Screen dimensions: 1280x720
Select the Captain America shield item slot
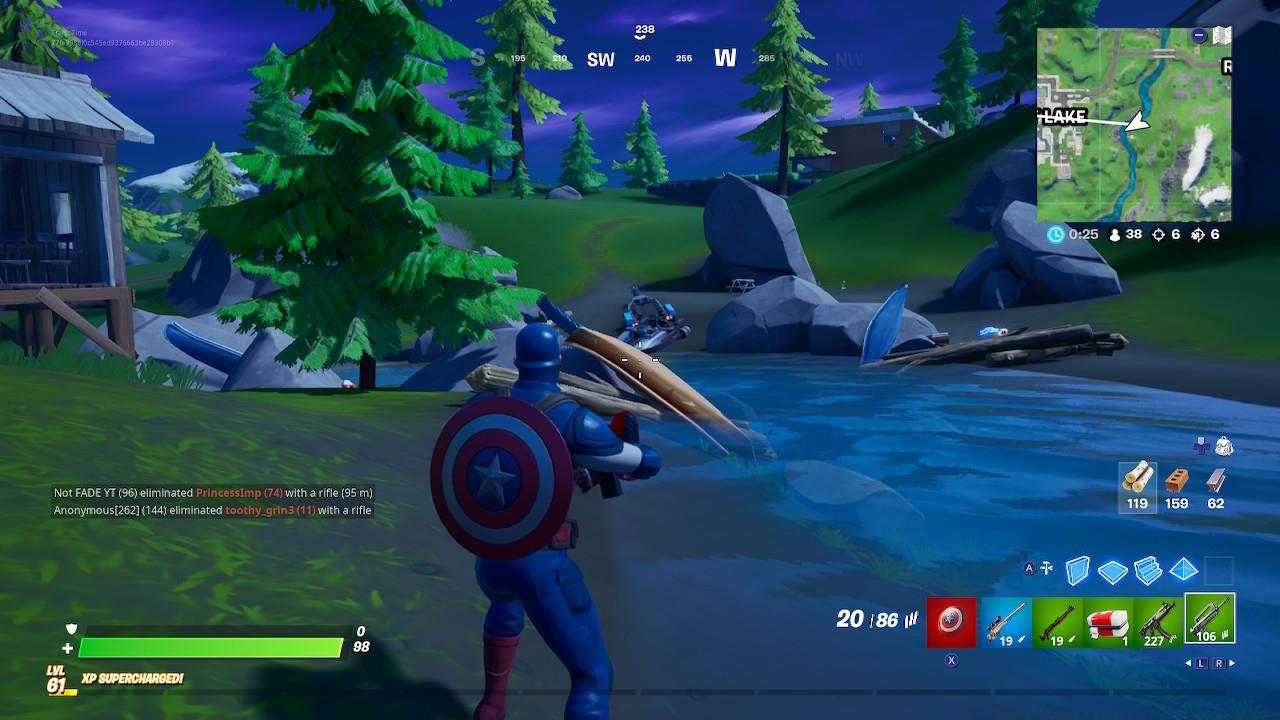coord(949,622)
